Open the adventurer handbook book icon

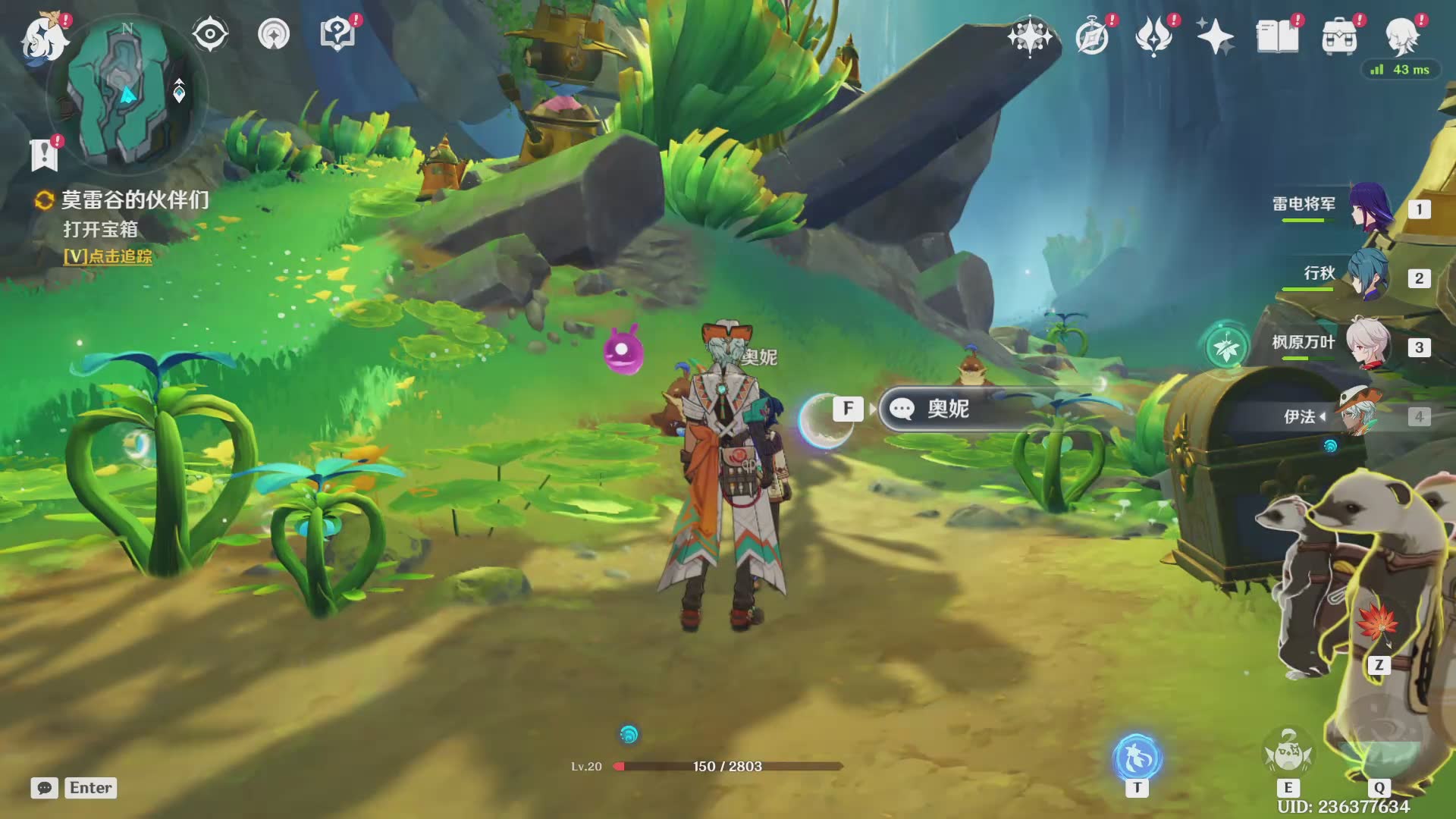(x=1277, y=36)
